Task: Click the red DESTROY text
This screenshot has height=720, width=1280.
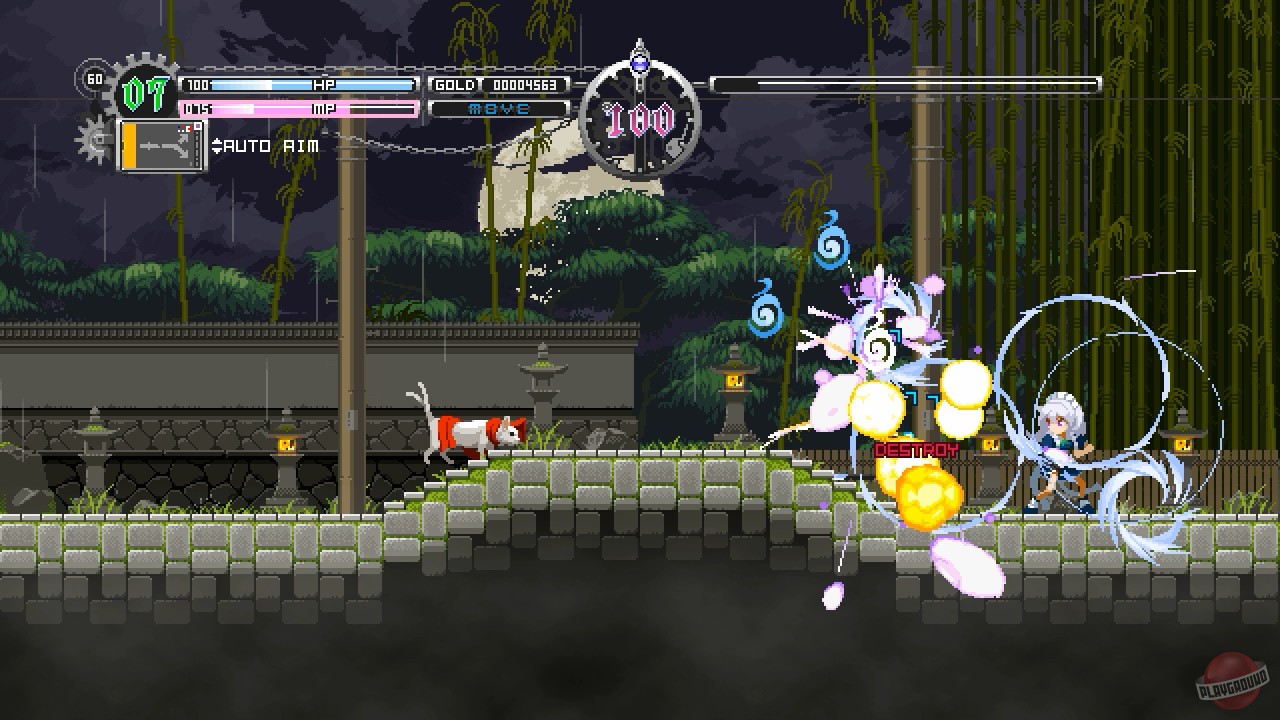Action: (917, 450)
